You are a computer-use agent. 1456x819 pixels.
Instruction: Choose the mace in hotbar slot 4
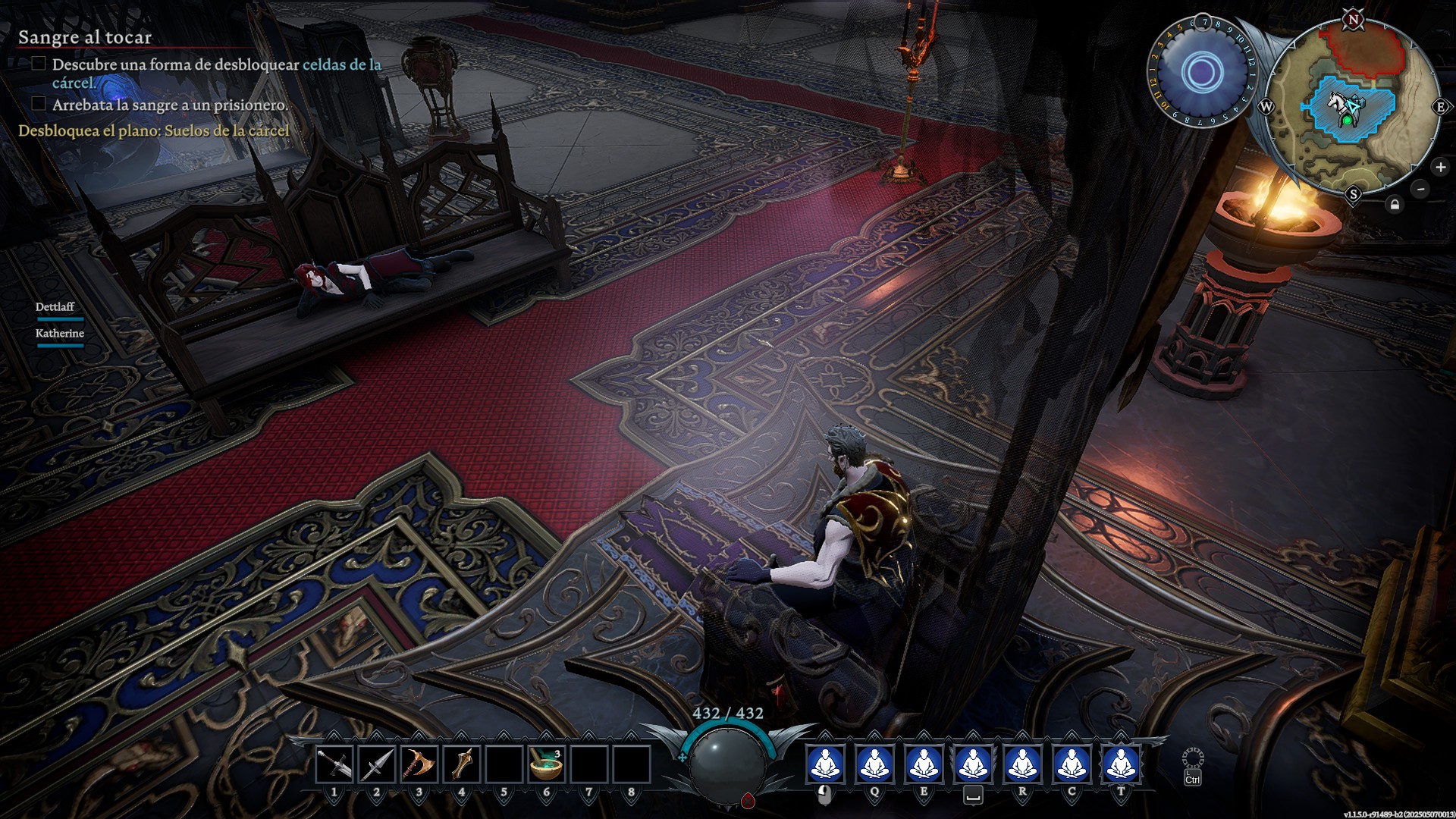(462, 764)
